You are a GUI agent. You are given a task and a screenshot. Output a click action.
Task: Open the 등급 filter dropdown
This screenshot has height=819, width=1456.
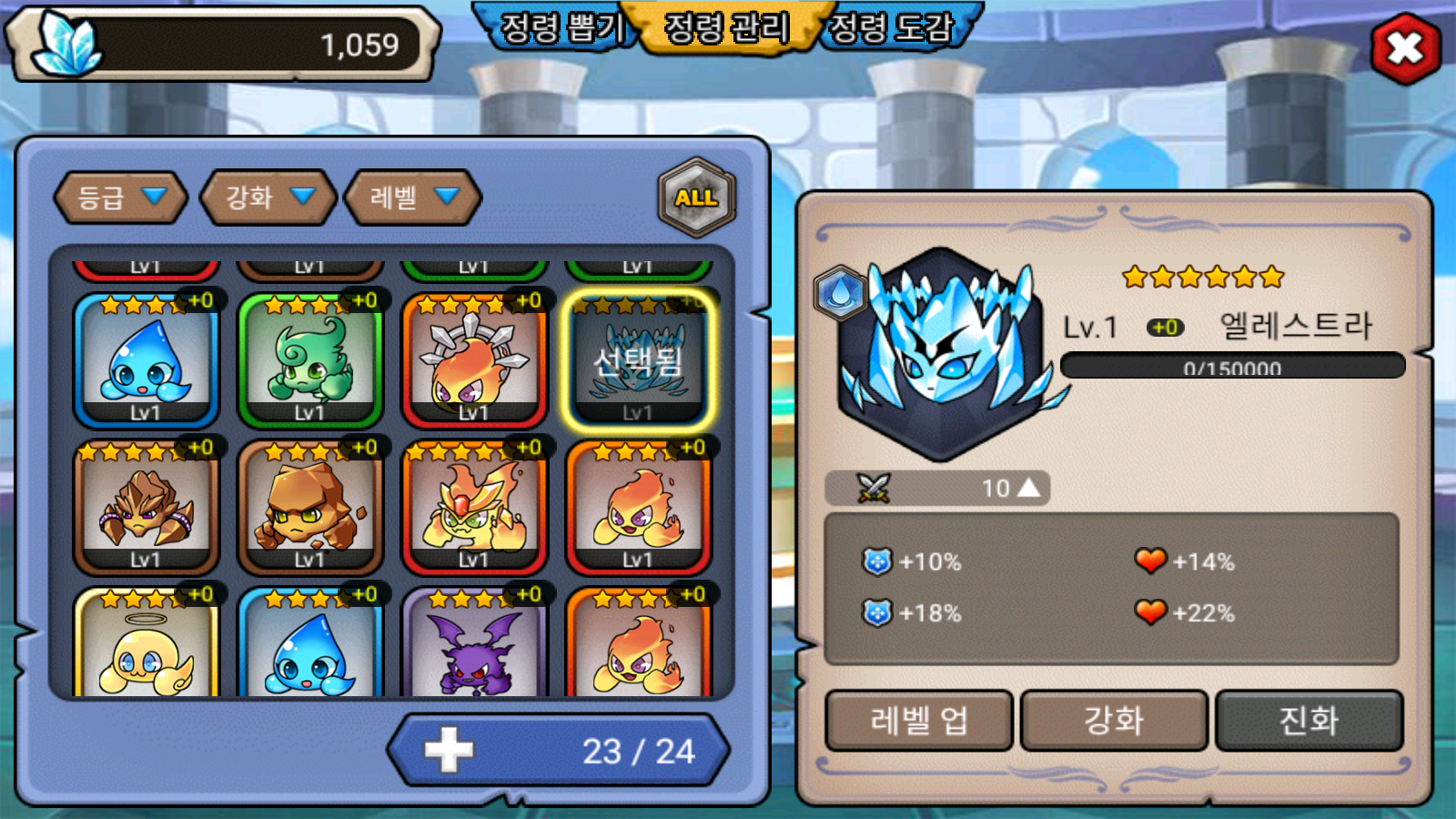coord(121,197)
